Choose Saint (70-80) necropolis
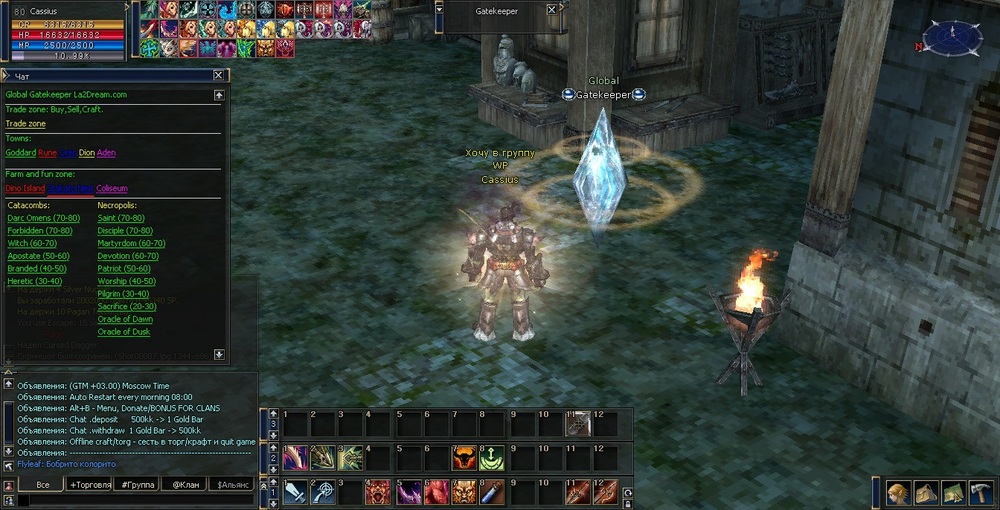This screenshot has width=1000, height=510. [x=121, y=218]
